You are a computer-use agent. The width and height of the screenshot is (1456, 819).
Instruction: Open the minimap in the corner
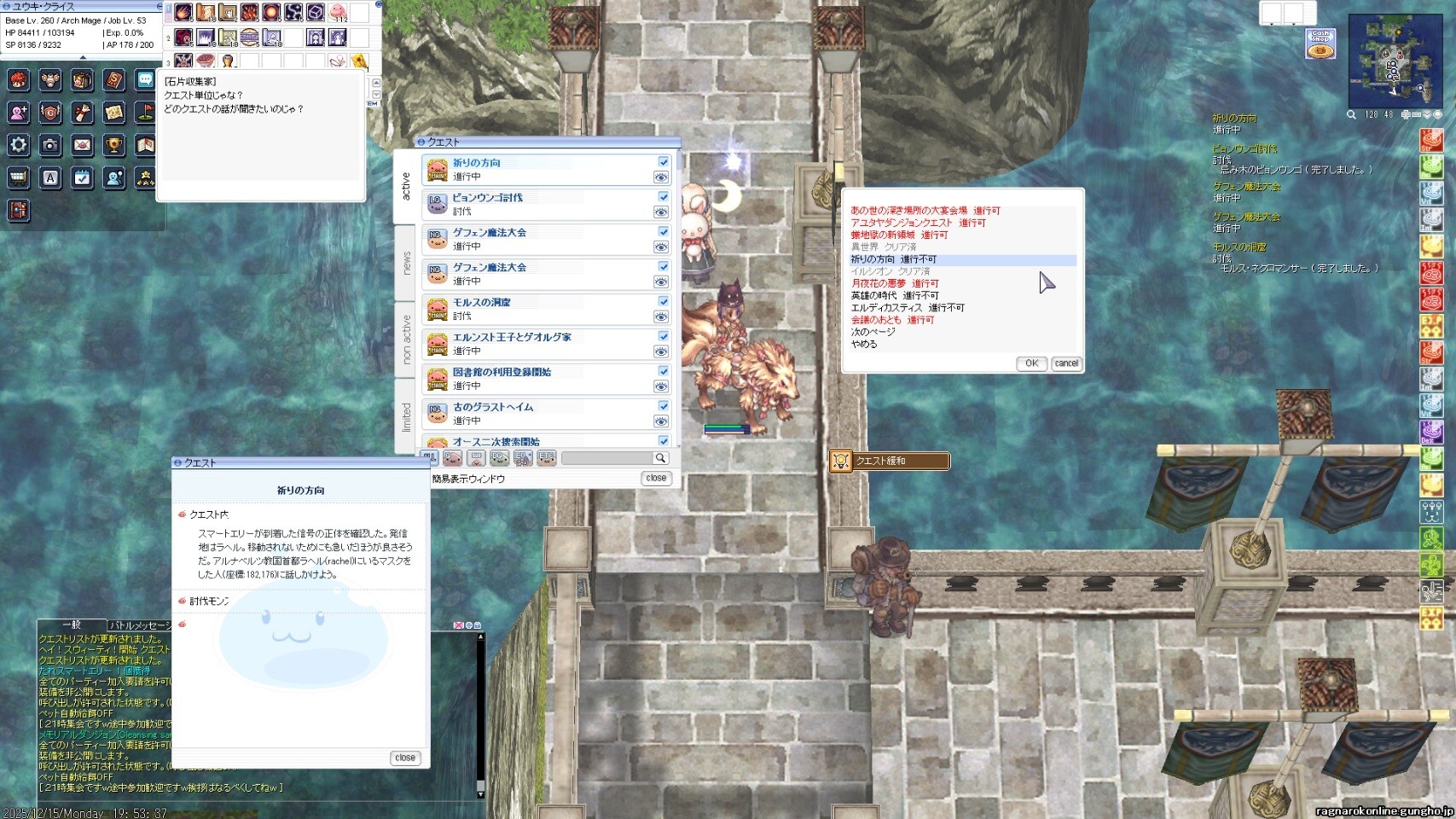pos(1395,60)
